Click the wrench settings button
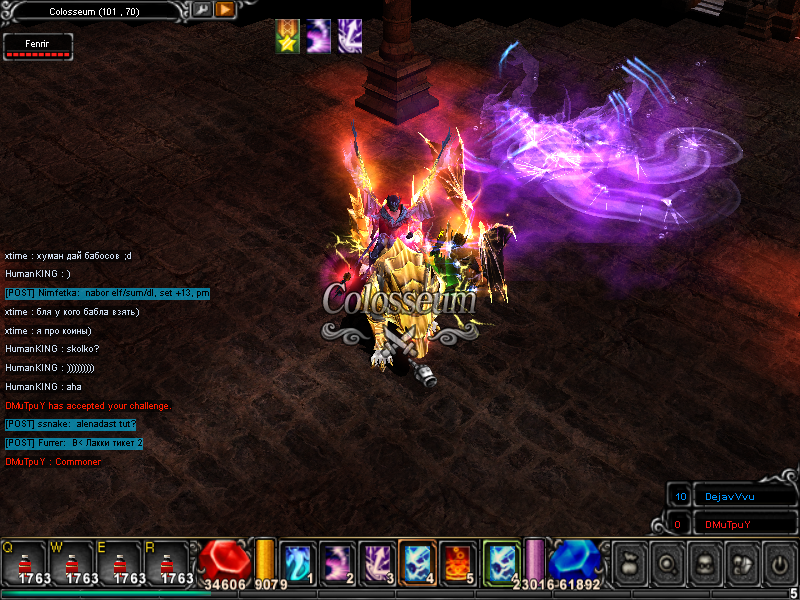 201,10
